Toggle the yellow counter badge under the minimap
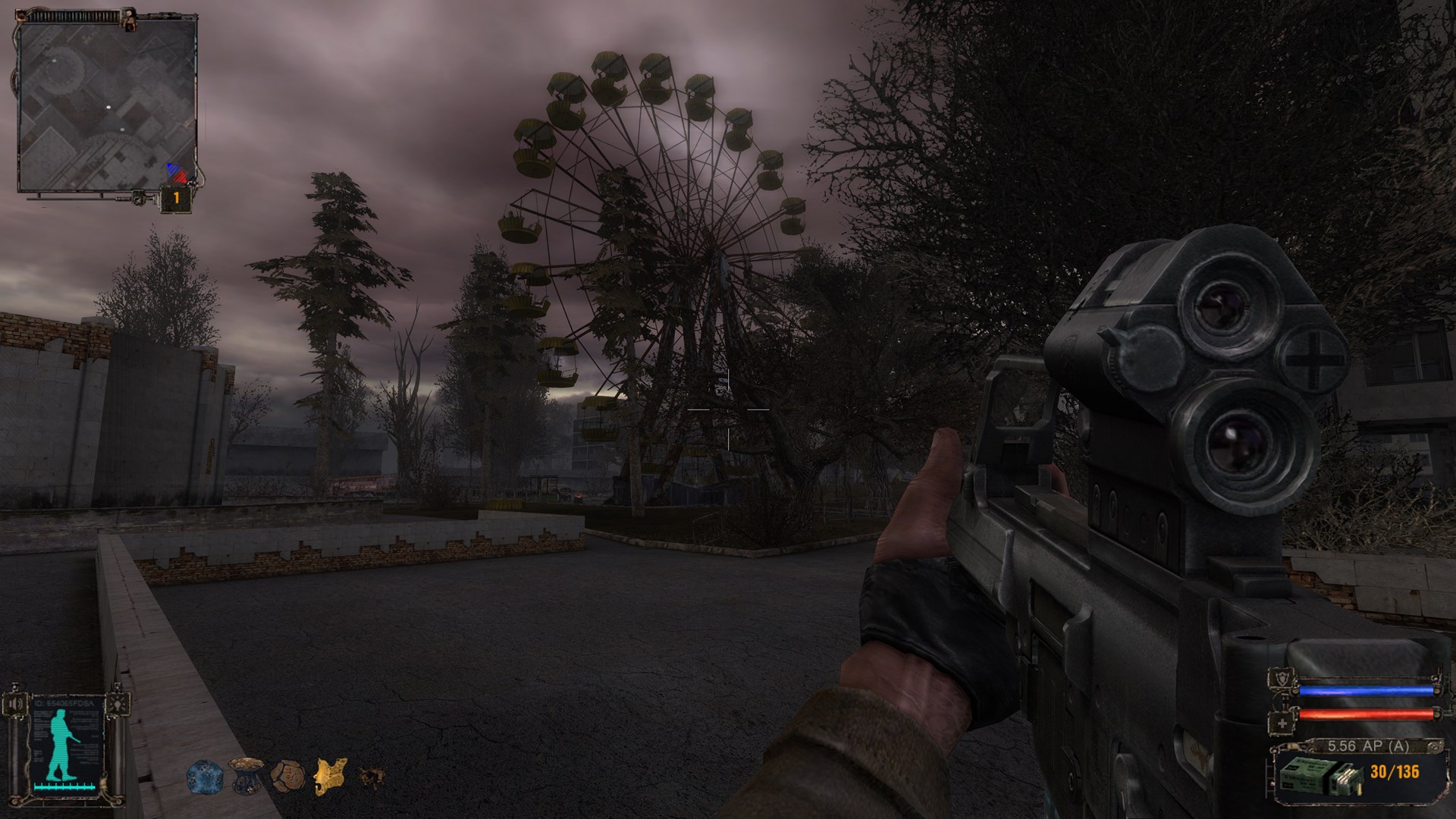The image size is (1456, 819). pyautogui.click(x=176, y=198)
